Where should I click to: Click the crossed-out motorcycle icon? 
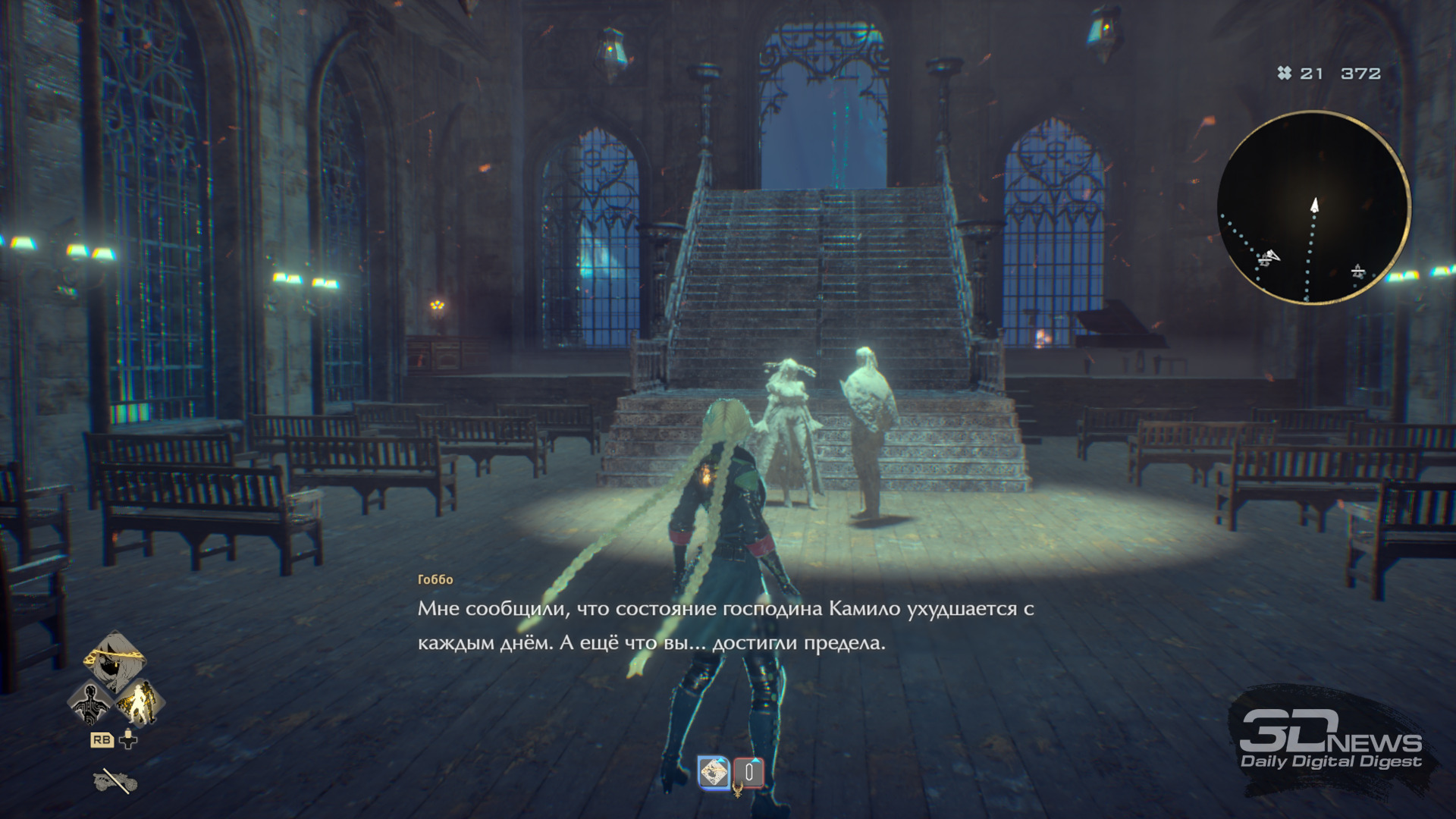pyautogui.click(x=115, y=780)
